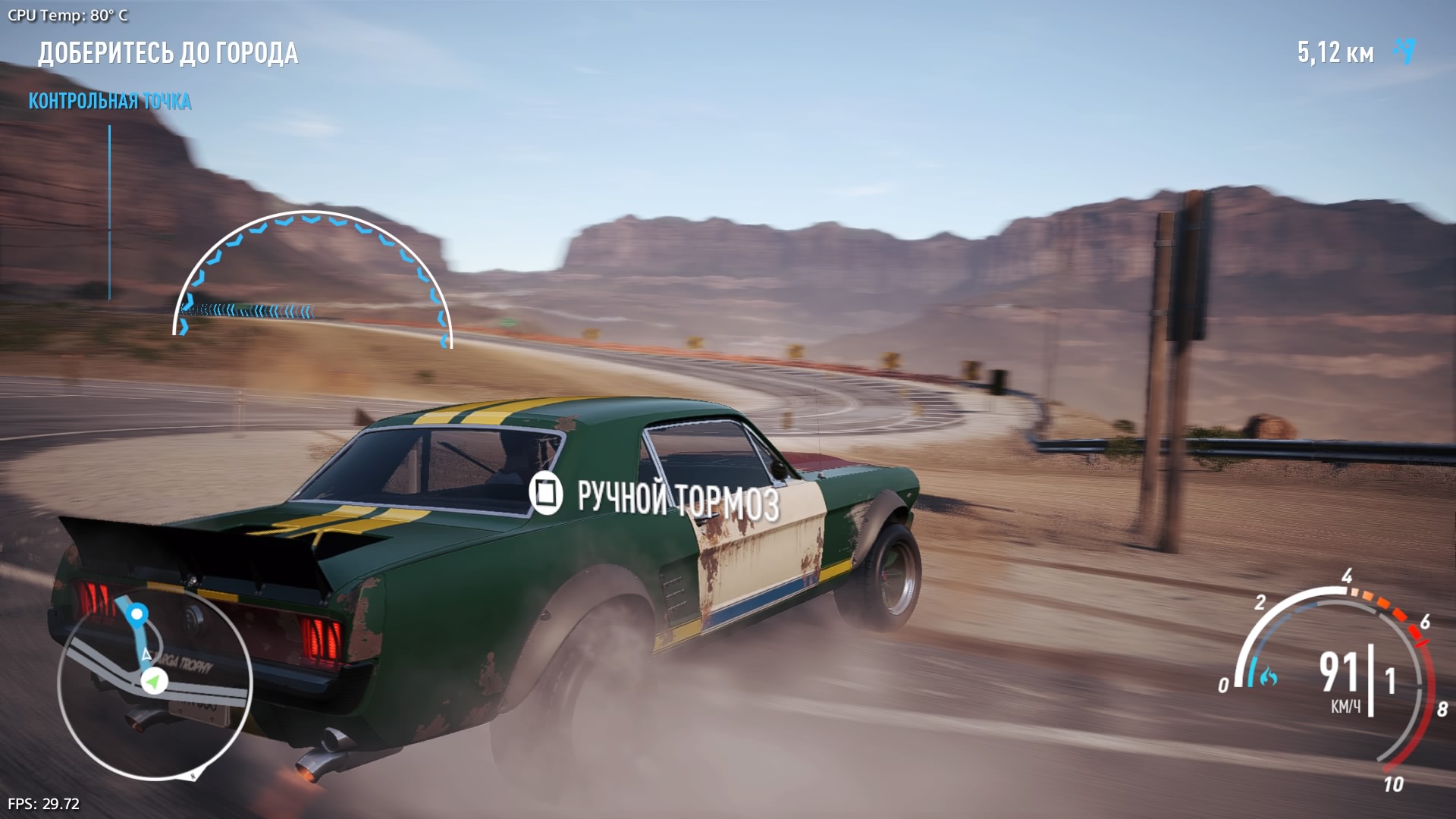
Task: Select the "КОНТРОЛЬНАЯ ТОЧКА" checkpoint label
Action: (x=110, y=101)
